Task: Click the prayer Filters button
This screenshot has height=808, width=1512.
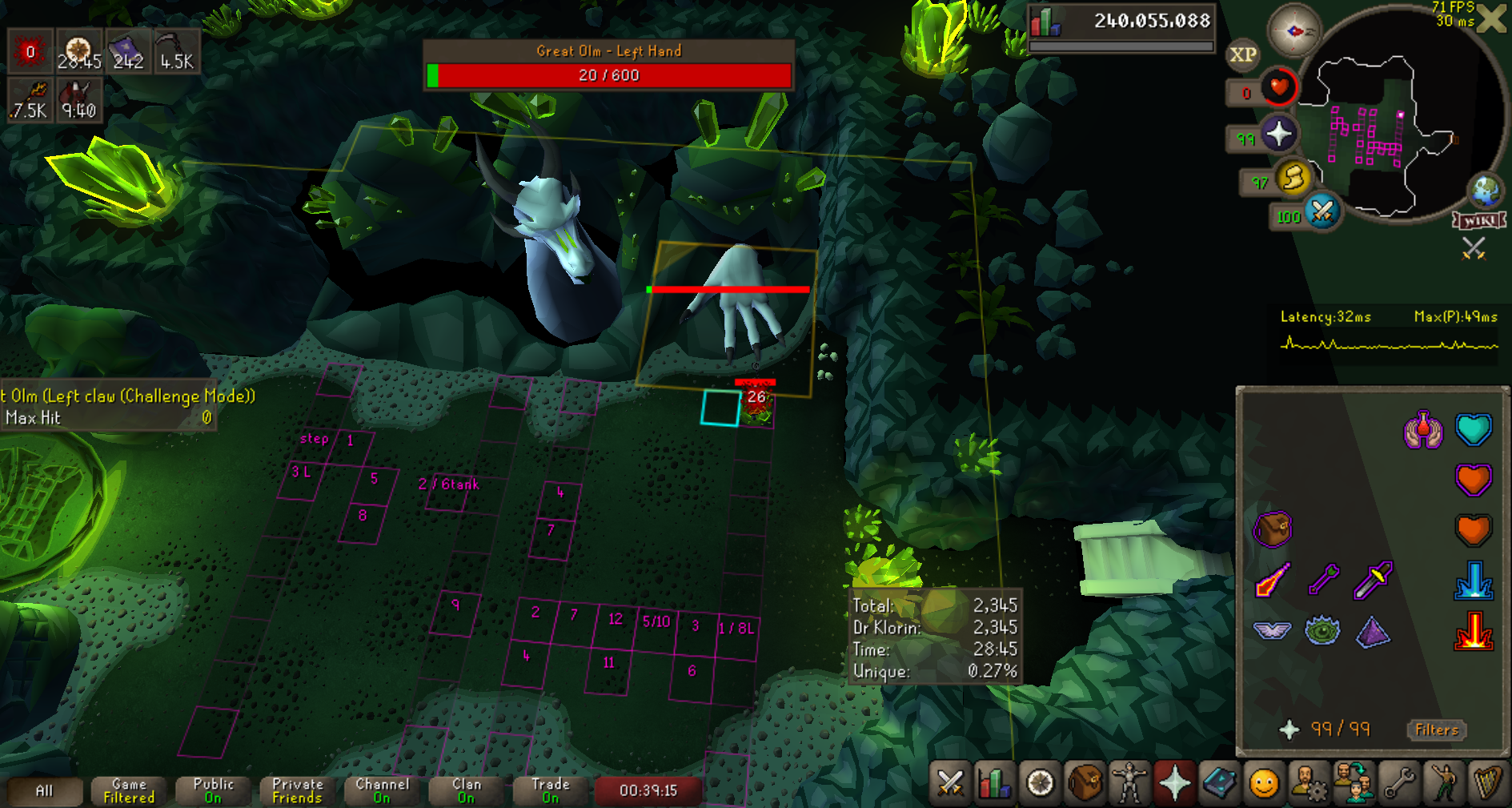Action: [x=1437, y=730]
